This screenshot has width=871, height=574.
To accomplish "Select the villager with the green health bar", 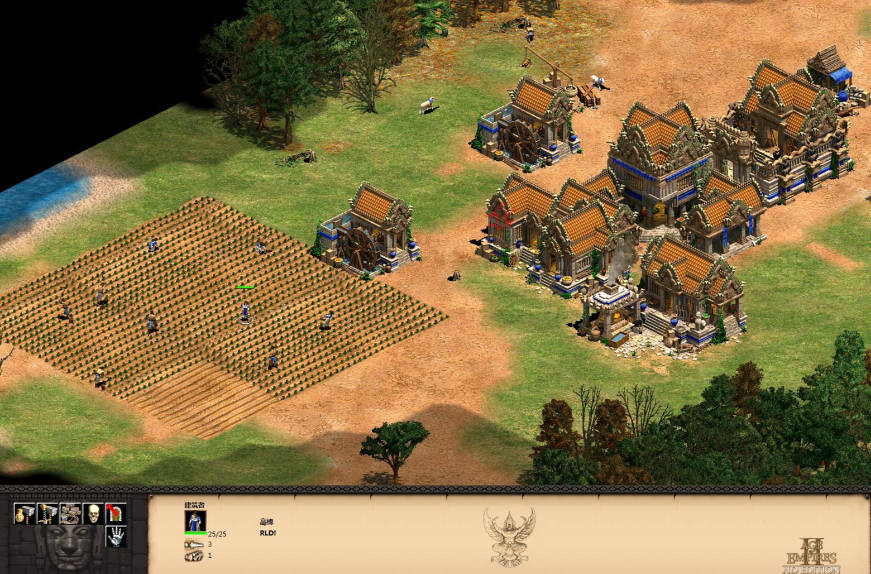I will (245, 310).
